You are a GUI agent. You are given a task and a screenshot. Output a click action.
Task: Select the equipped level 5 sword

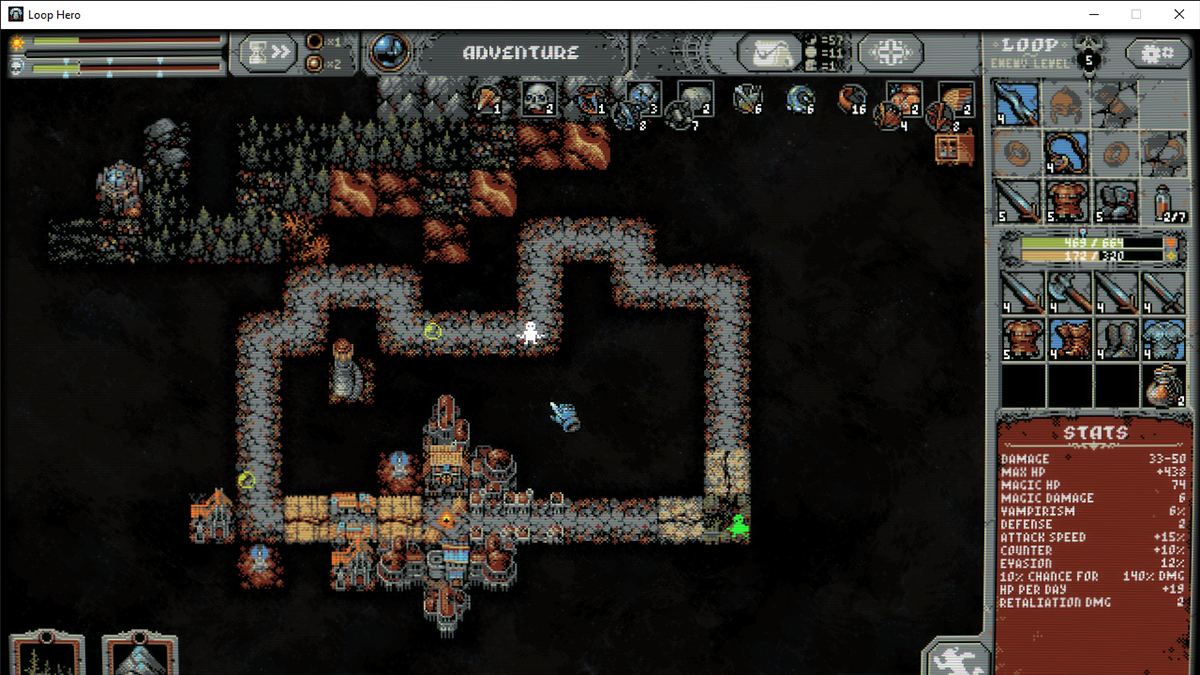pos(1016,201)
